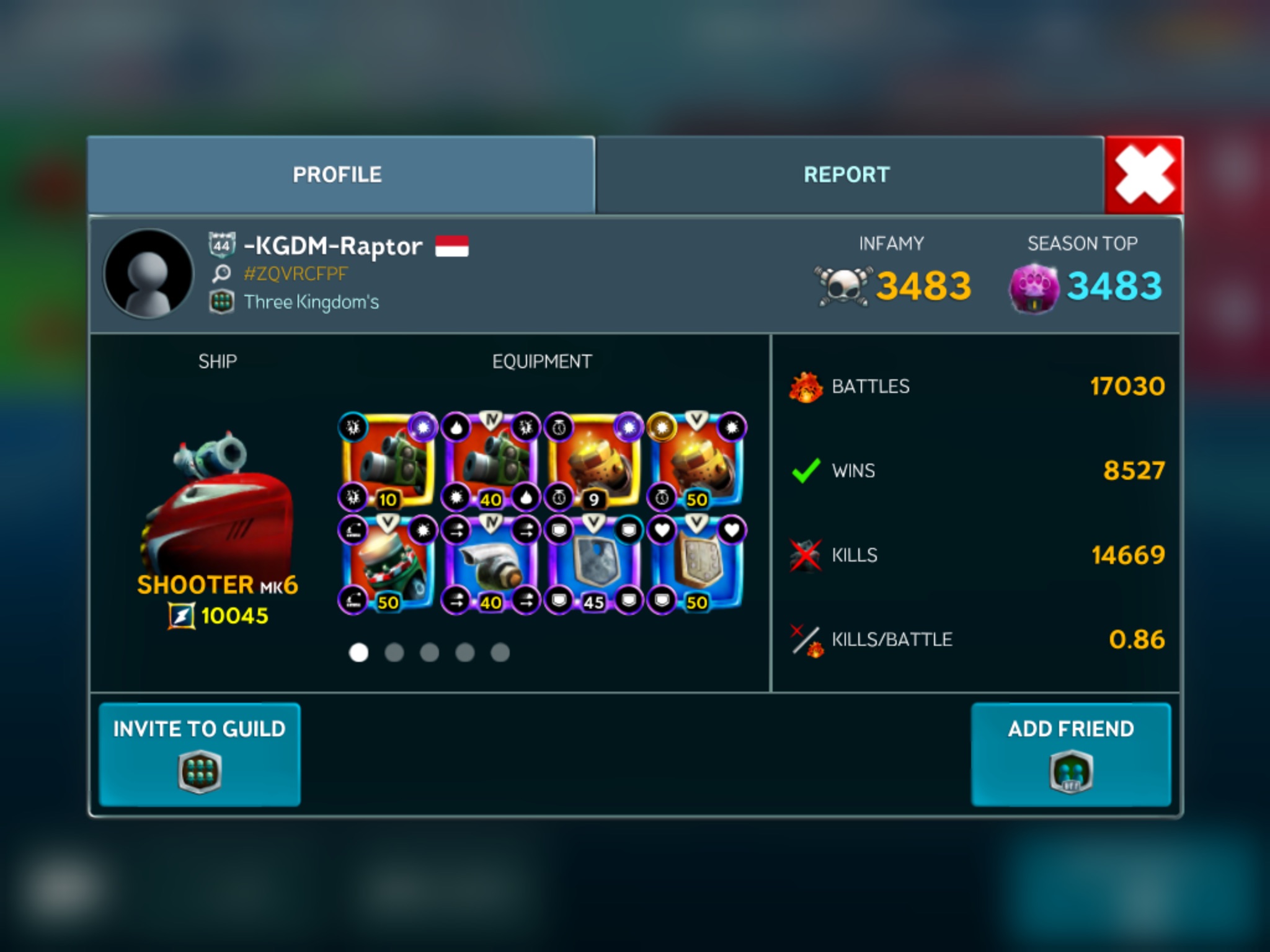
Task: Choose the level 50 heart shield item
Action: (x=696, y=564)
